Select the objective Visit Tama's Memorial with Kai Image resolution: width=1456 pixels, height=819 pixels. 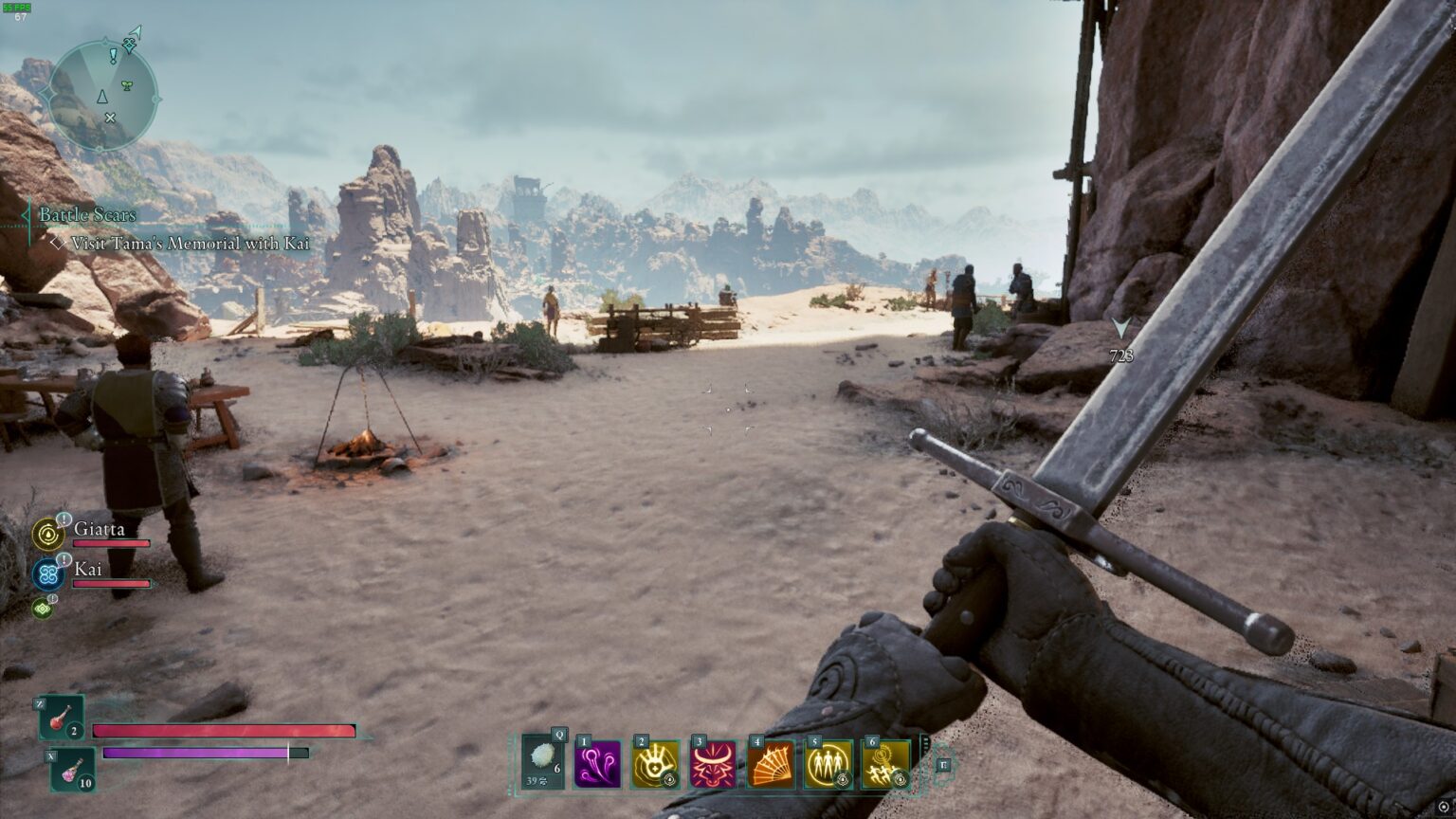click(x=190, y=244)
